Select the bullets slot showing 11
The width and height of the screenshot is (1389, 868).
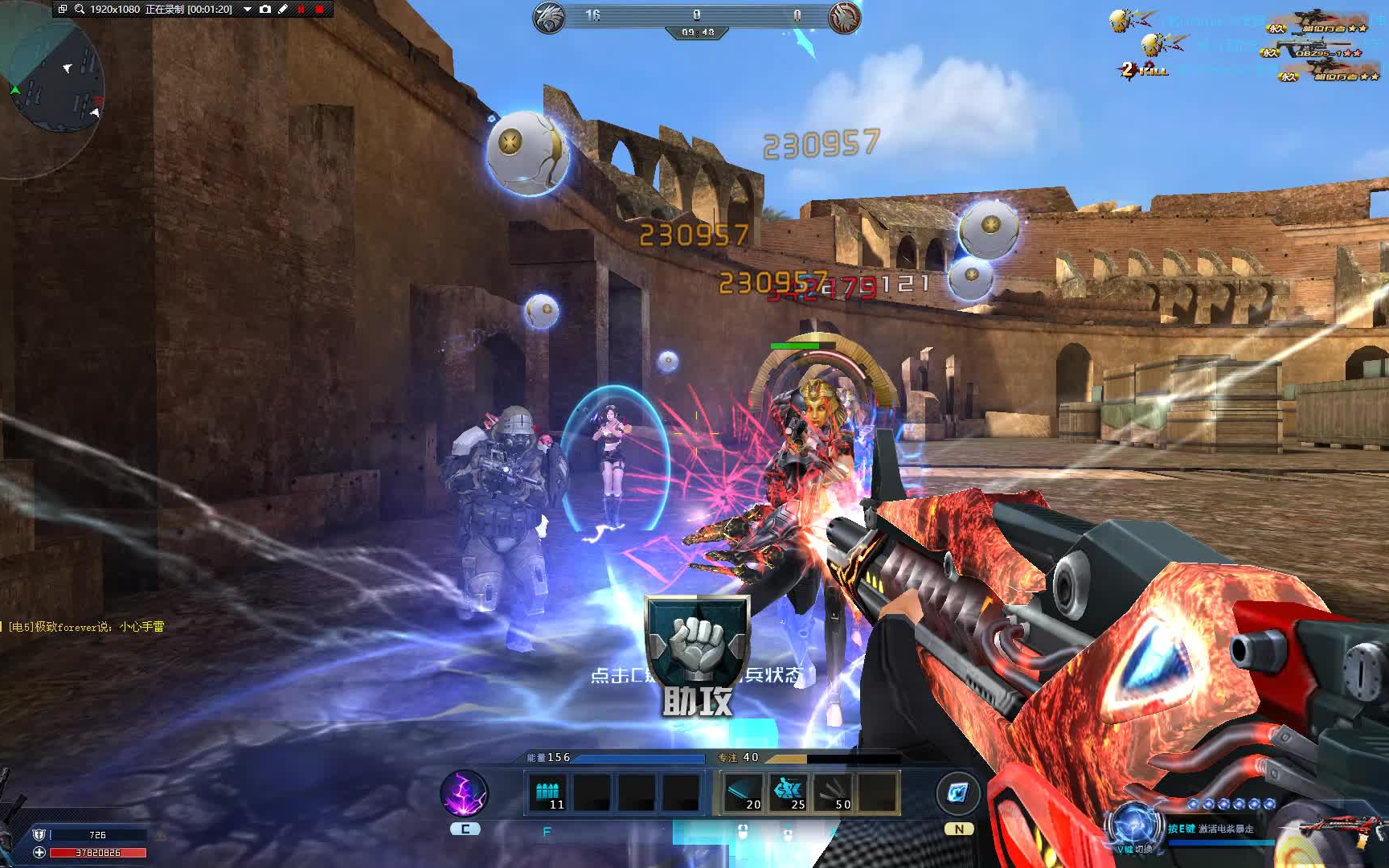(x=548, y=793)
